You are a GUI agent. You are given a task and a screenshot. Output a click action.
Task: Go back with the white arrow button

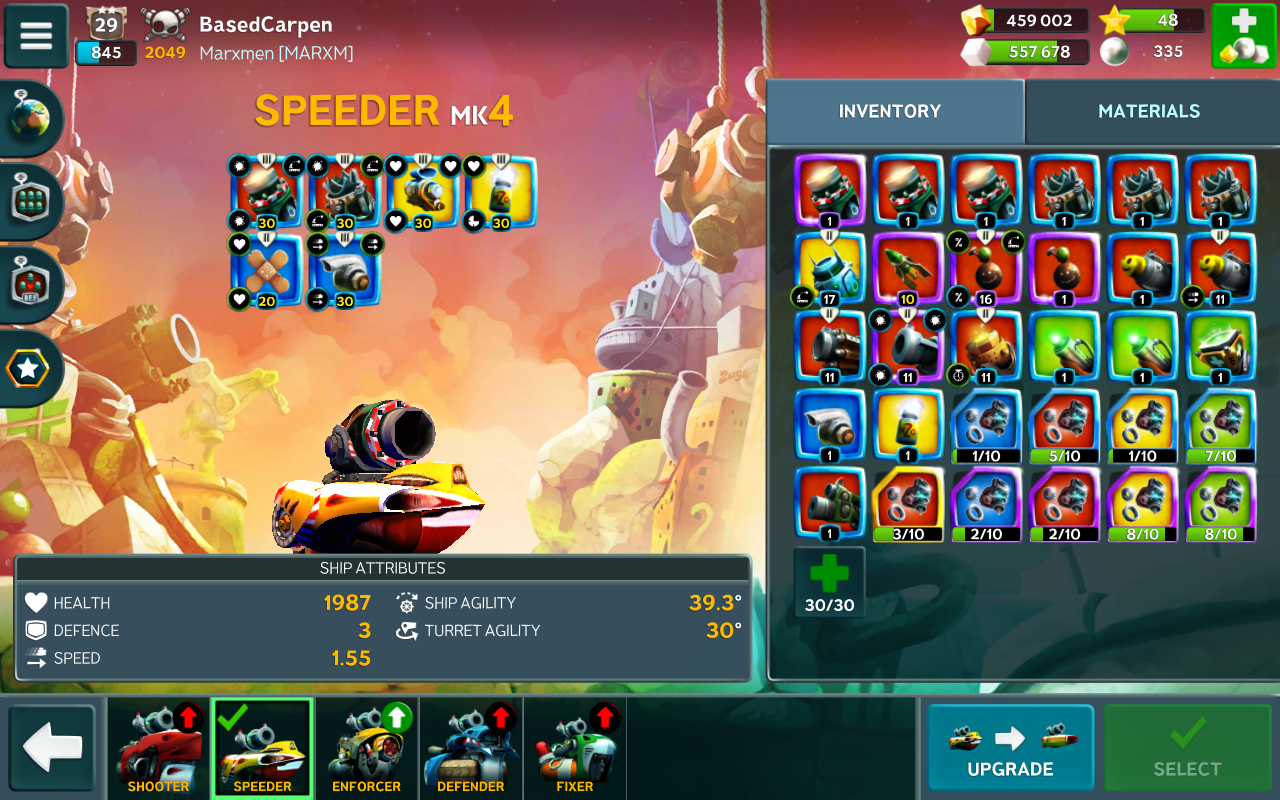pyautogui.click(x=52, y=748)
